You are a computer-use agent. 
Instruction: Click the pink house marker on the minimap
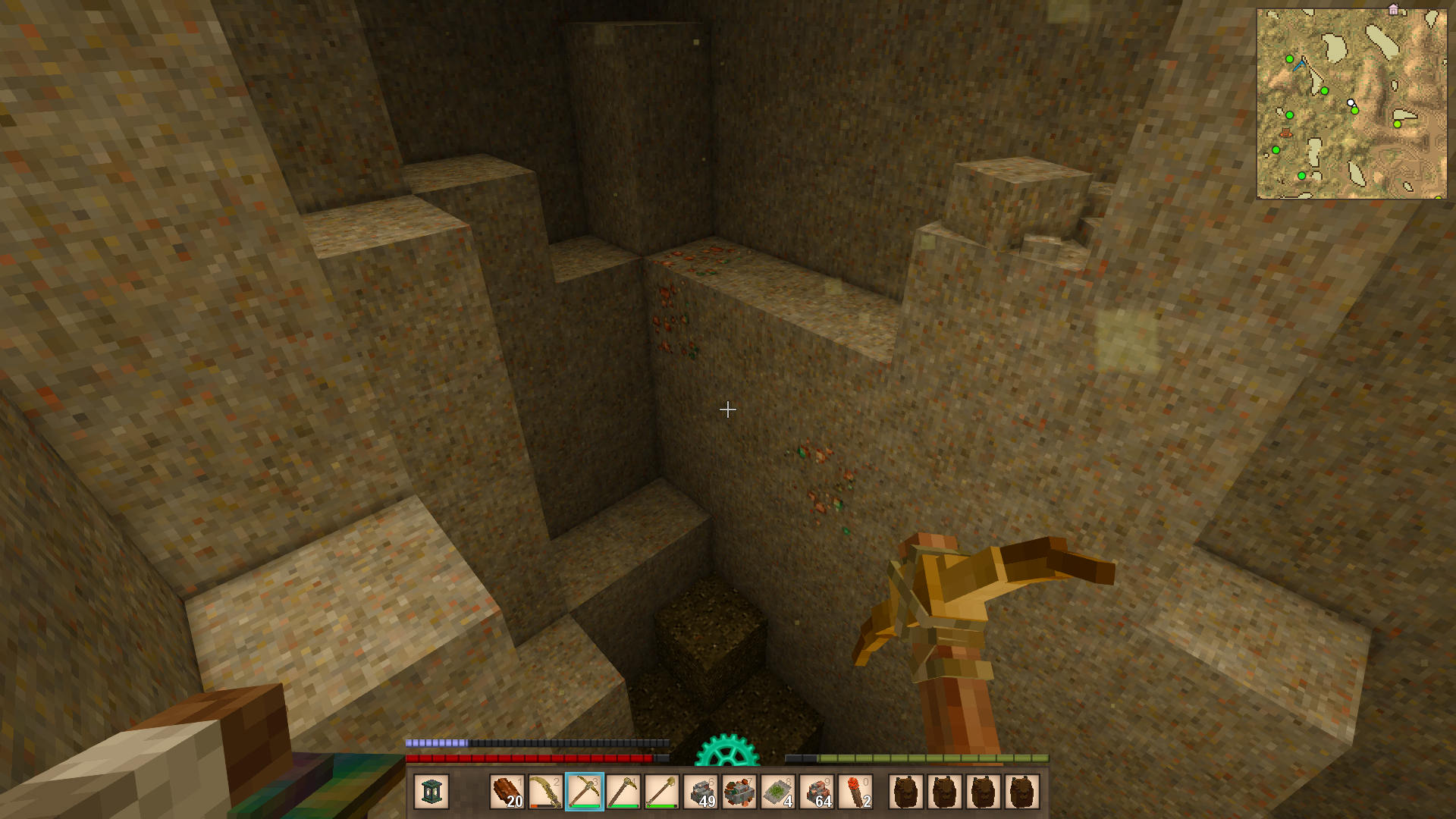1393,10
